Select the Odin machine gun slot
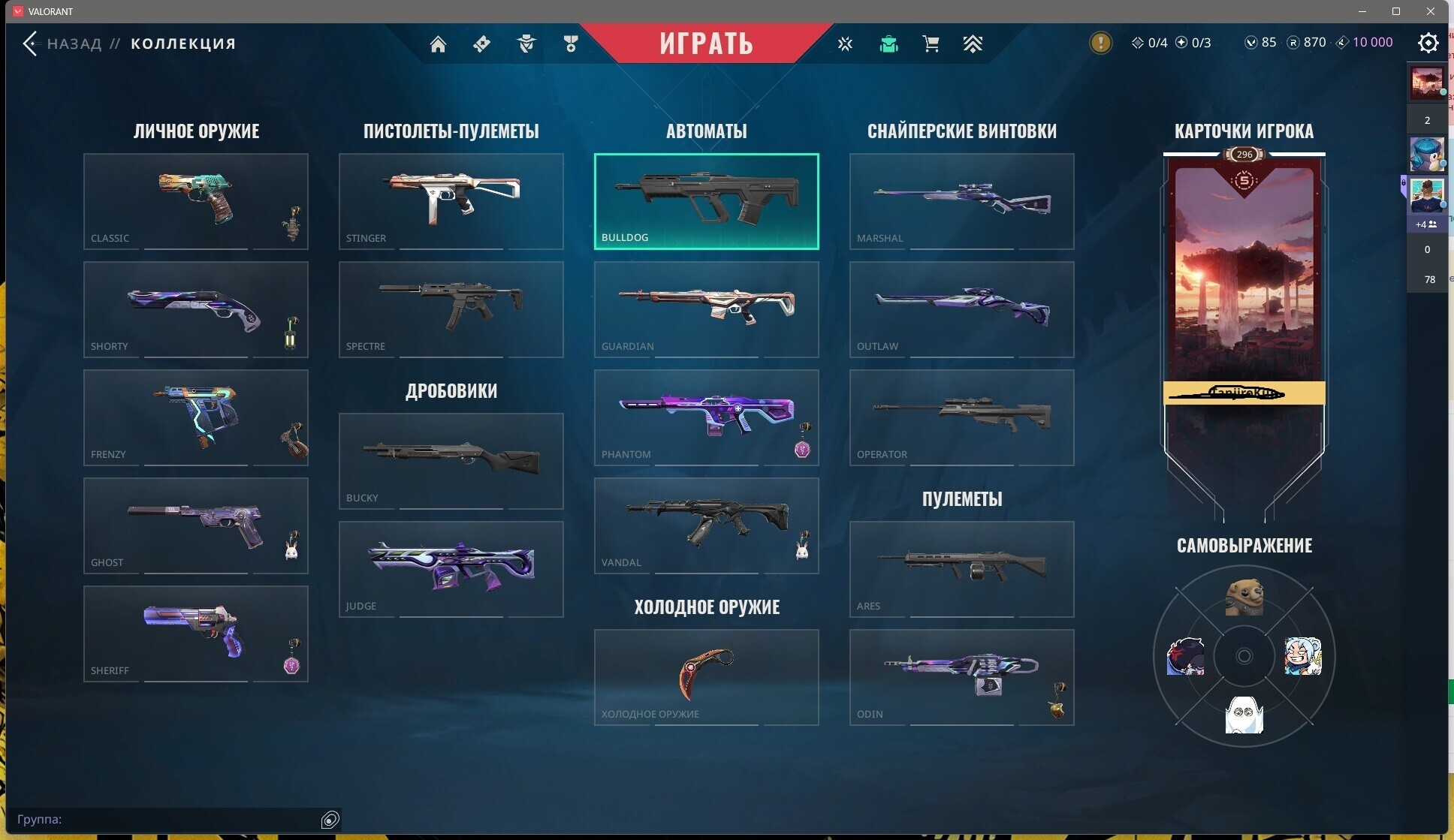Viewport: 1454px width, 840px height. [961, 677]
